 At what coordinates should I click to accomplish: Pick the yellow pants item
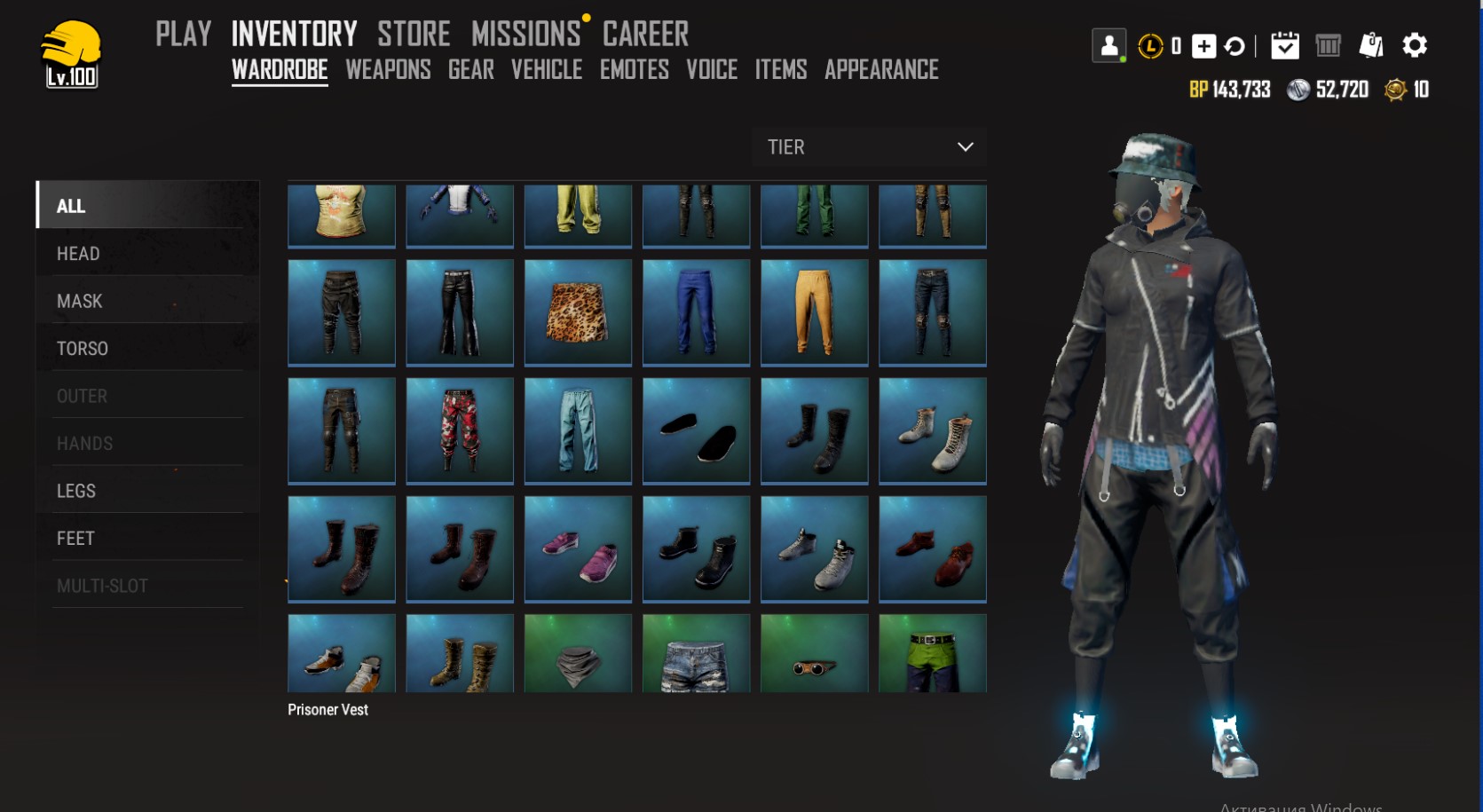[x=814, y=311]
